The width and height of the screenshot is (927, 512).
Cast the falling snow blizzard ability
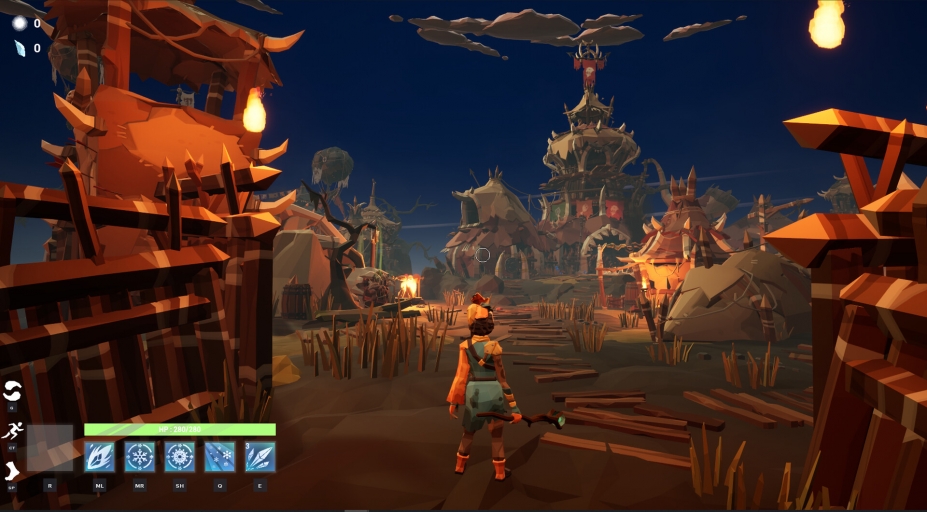tap(220, 457)
